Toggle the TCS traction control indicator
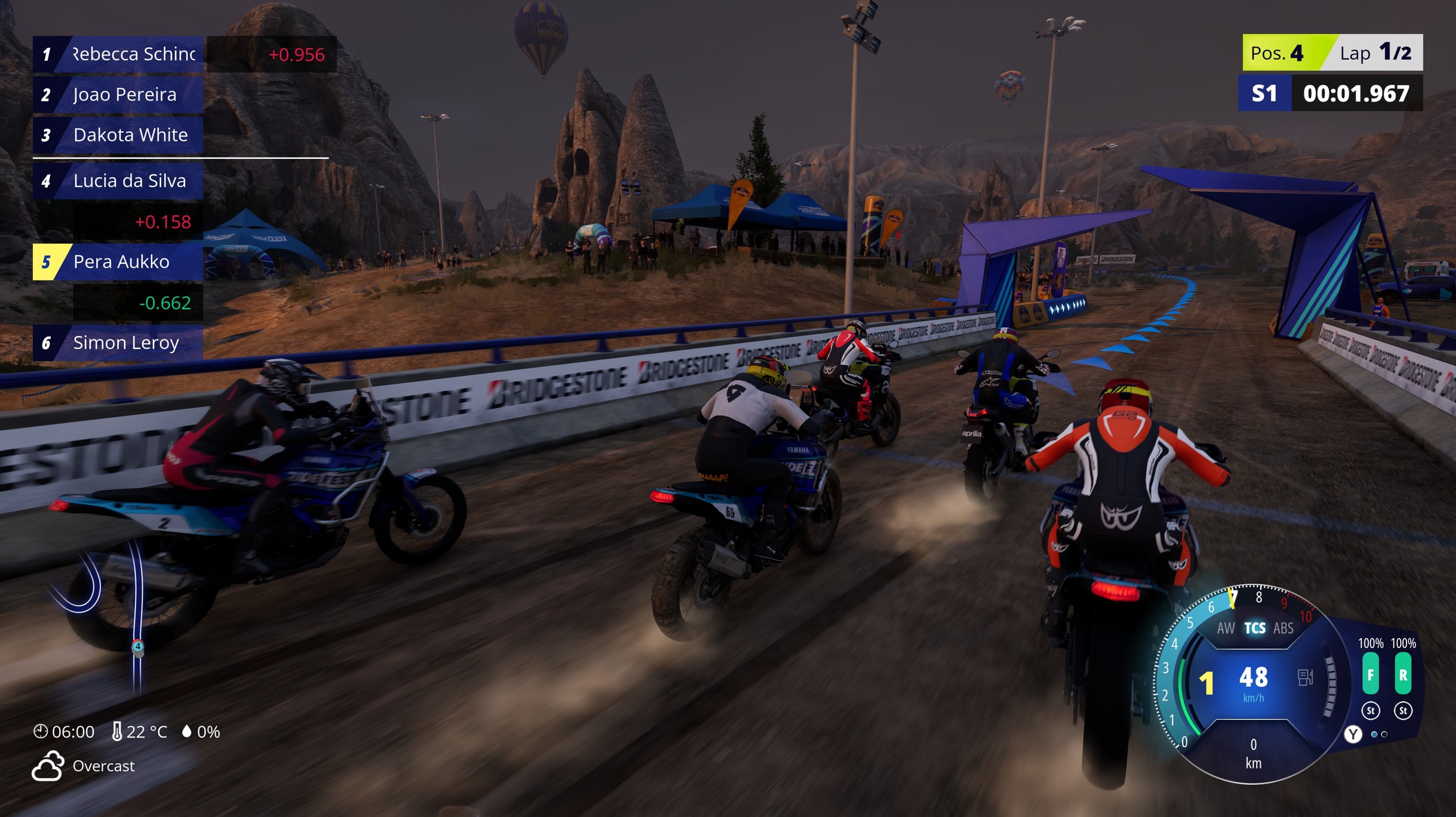Viewport: 1456px width, 817px height. [1254, 628]
